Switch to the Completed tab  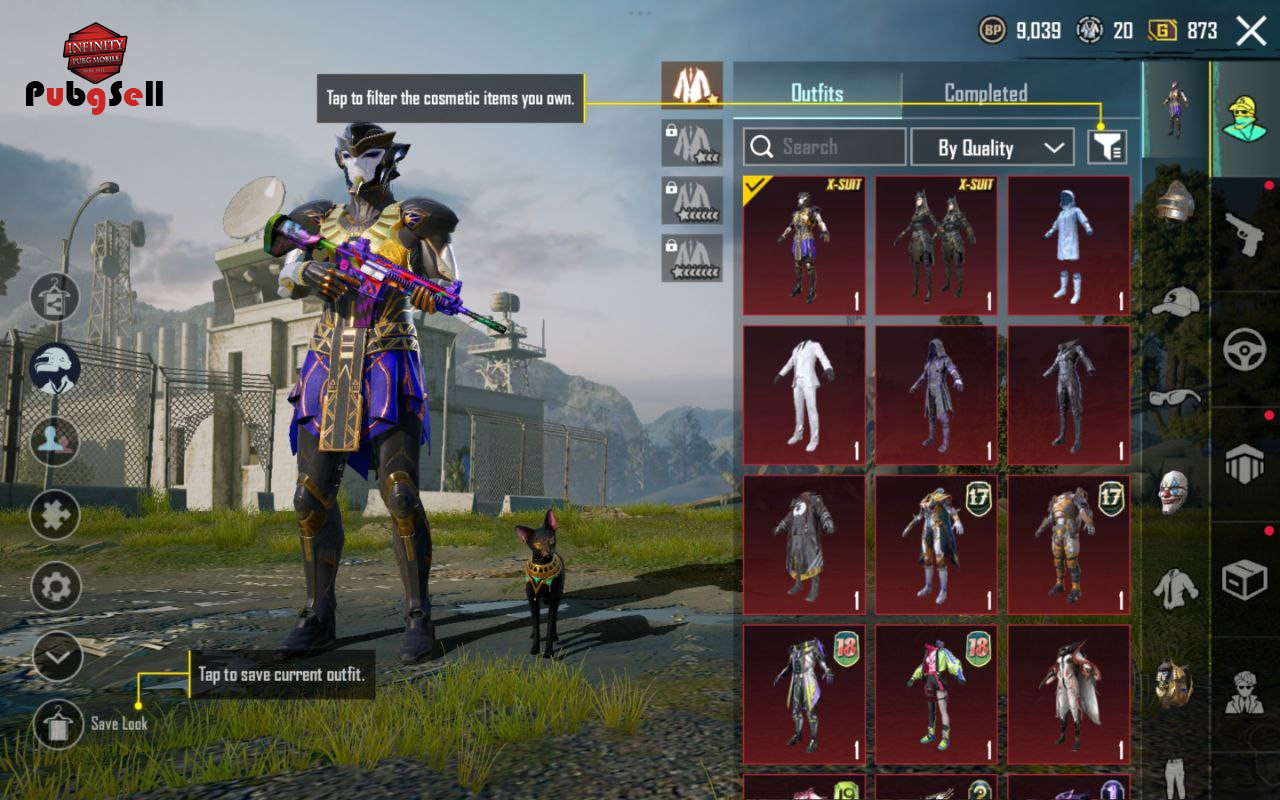click(x=985, y=93)
